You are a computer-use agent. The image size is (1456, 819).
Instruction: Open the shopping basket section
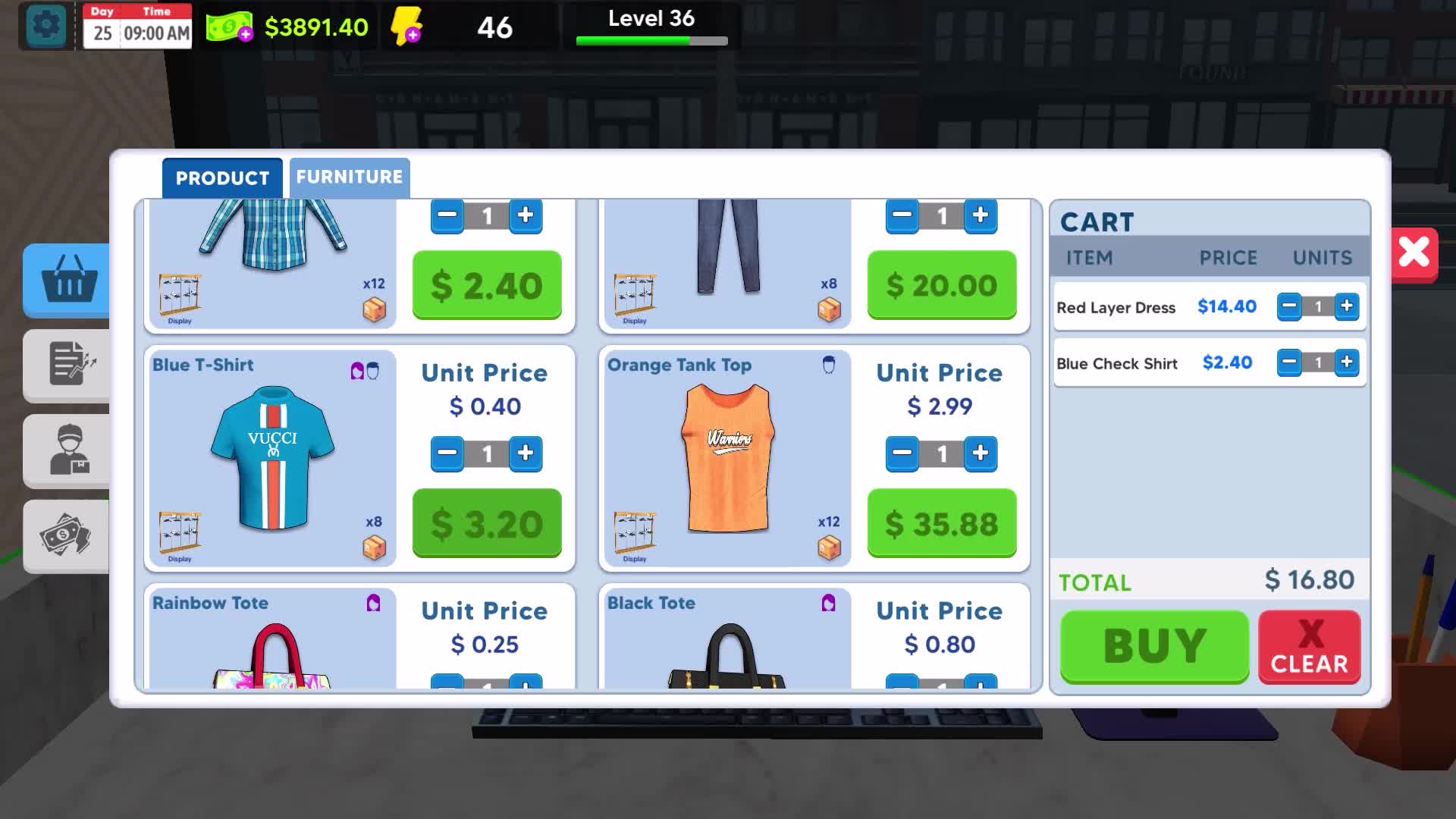(x=68, y=280)
